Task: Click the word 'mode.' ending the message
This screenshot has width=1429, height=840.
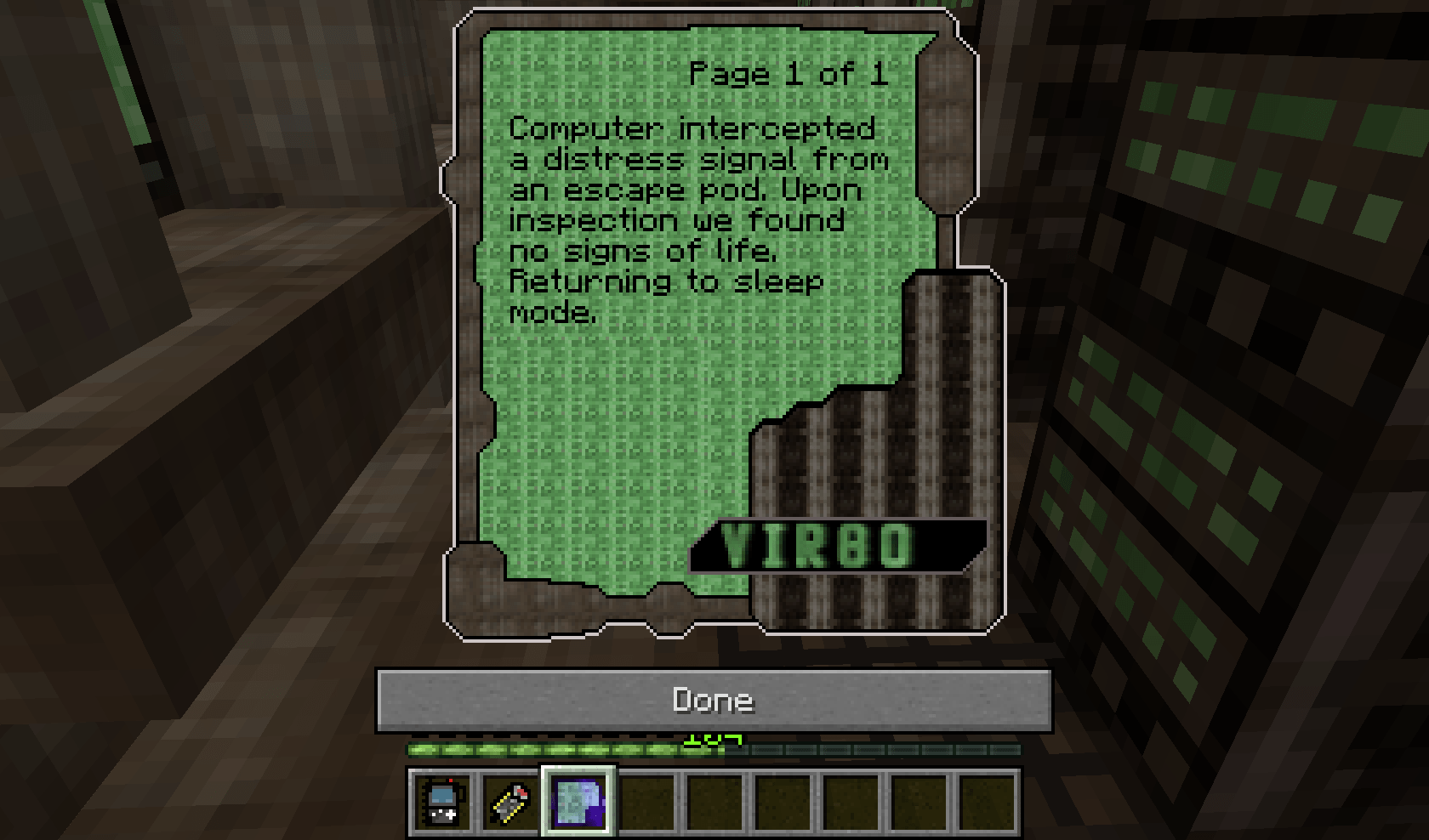Action: tap(553, 313)
